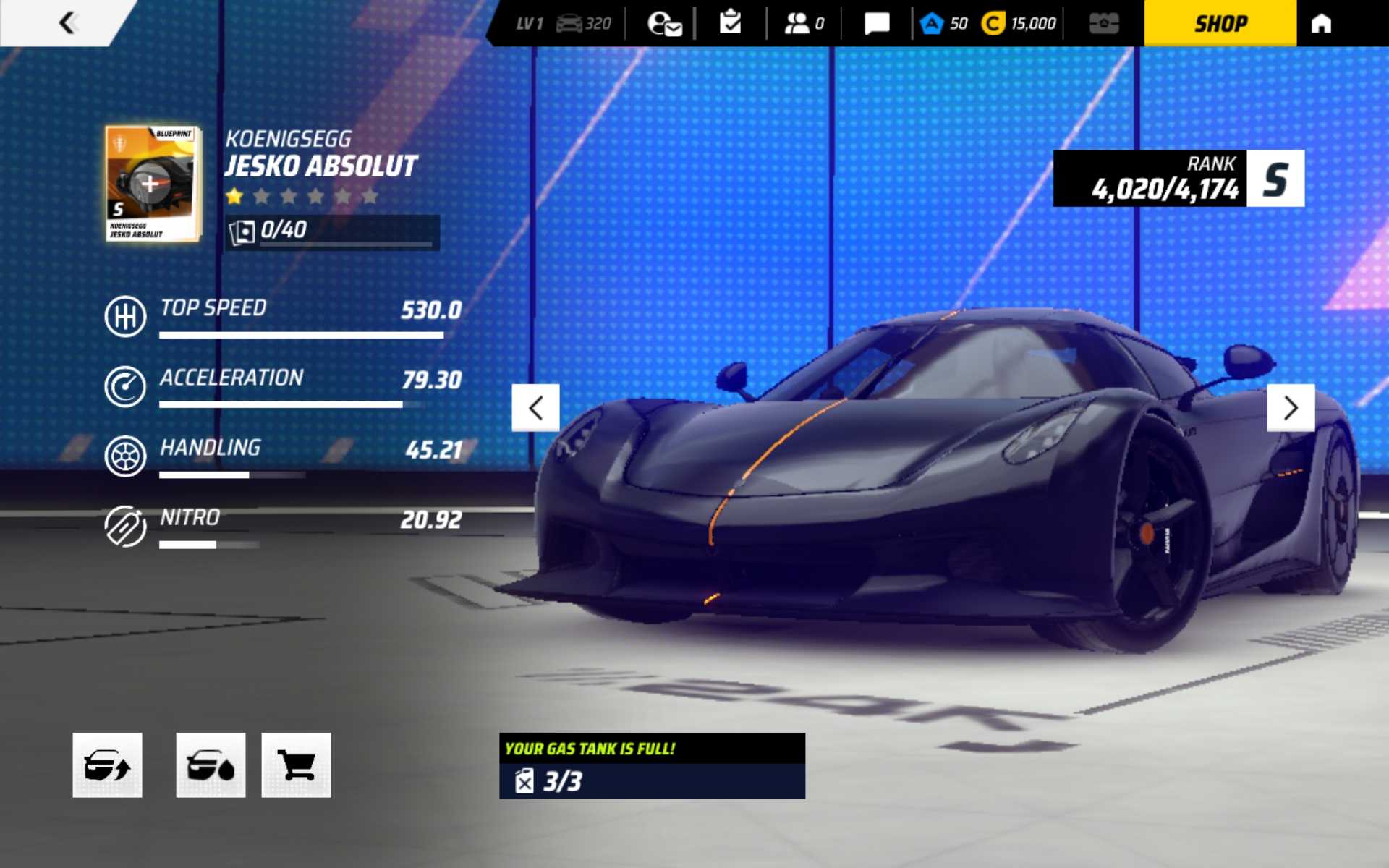
Task: Click the shopping cart button
Action: [296, 765]
